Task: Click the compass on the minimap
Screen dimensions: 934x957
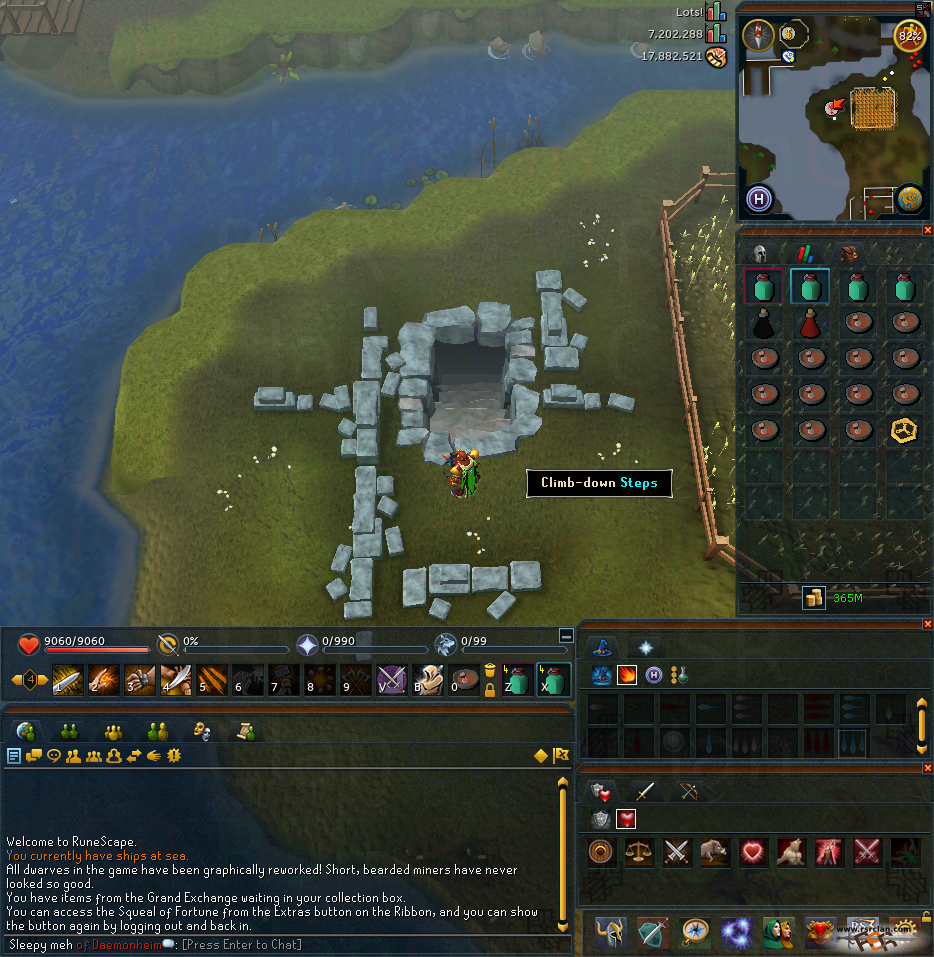Action: click(758, 35)
